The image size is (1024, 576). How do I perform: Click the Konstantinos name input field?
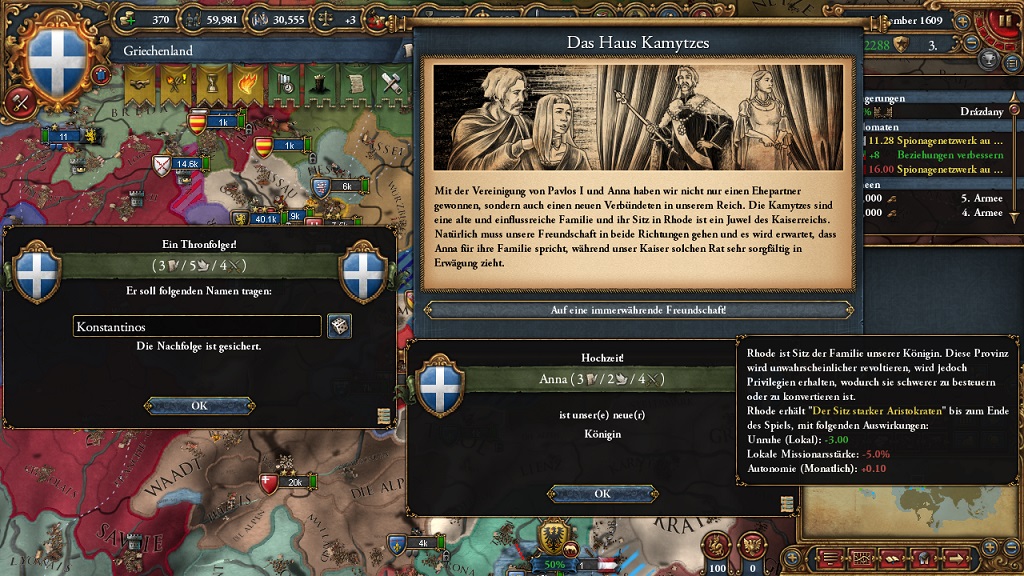(197, 326)
